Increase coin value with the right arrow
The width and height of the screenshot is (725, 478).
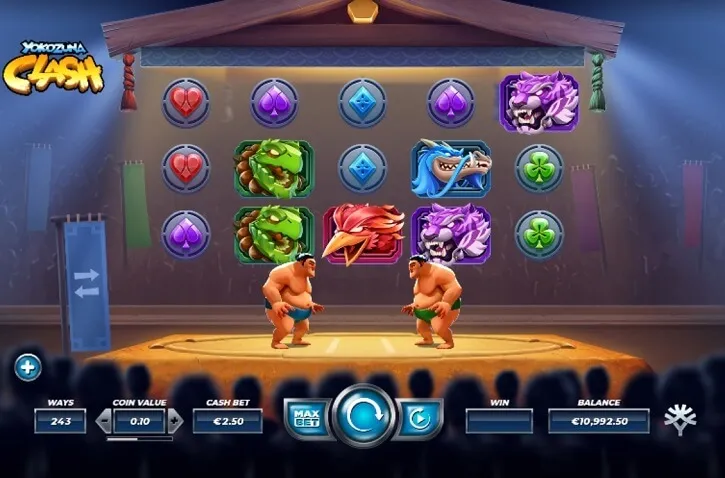coord(176,421)
